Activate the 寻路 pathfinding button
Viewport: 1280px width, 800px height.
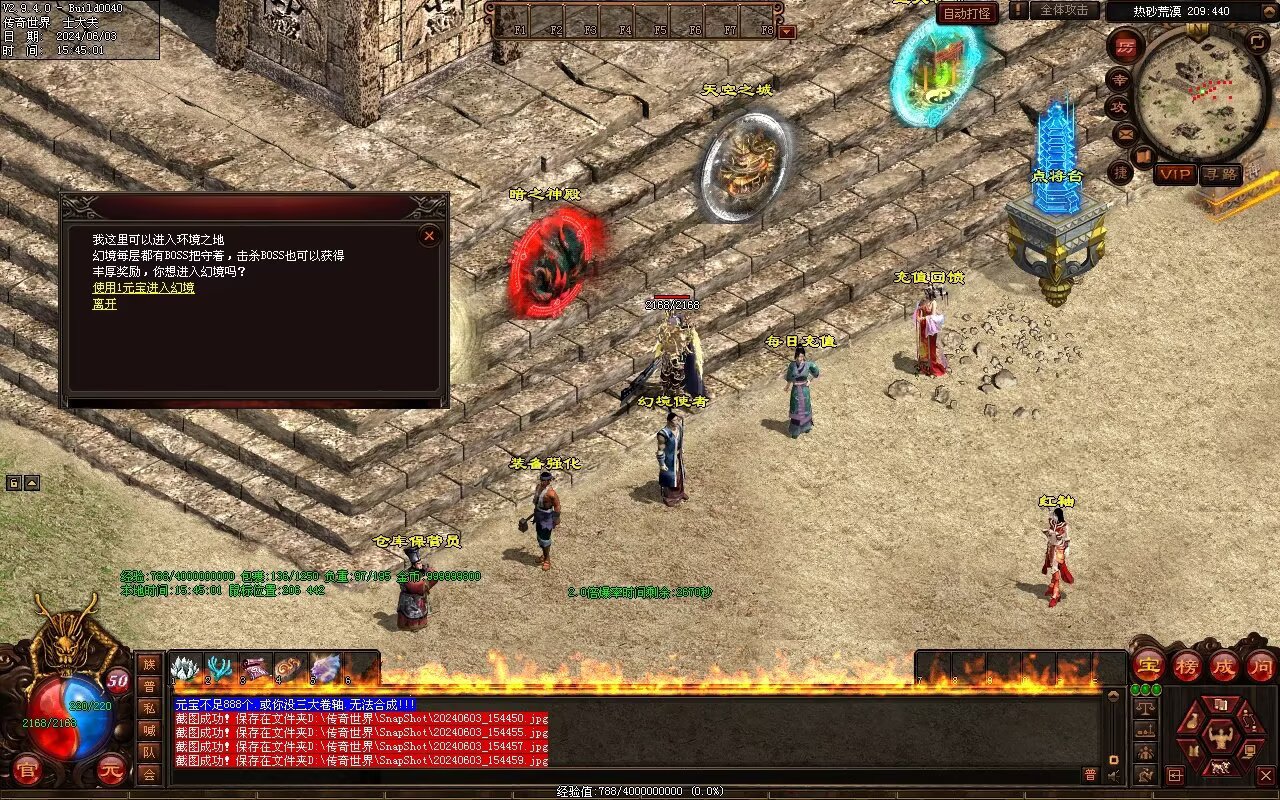(1220, 174)
